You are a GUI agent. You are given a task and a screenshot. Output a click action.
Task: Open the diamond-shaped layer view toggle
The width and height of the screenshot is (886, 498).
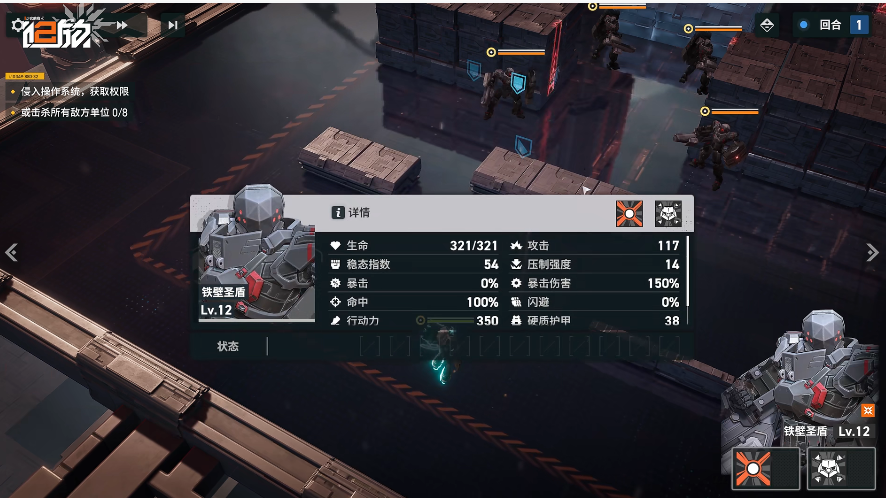[767, 25]
